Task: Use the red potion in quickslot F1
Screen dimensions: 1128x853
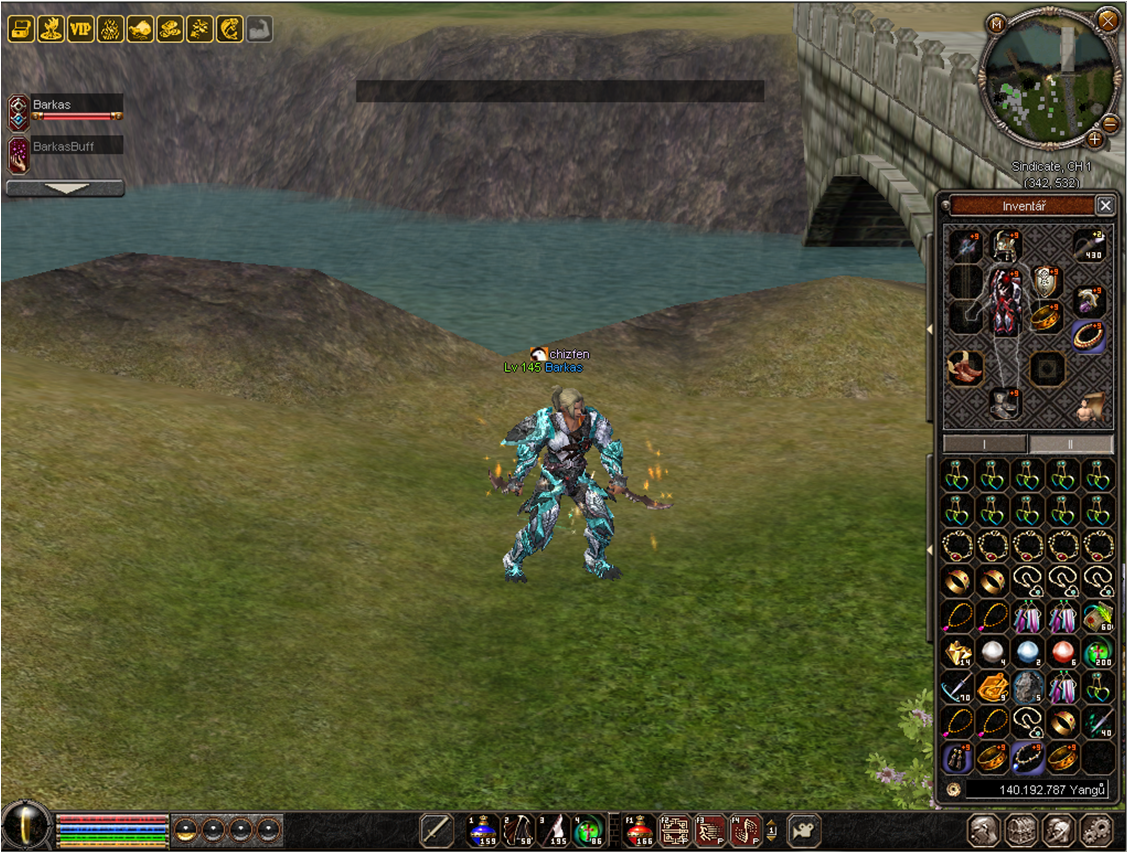Action: click(x=640, y=830)
